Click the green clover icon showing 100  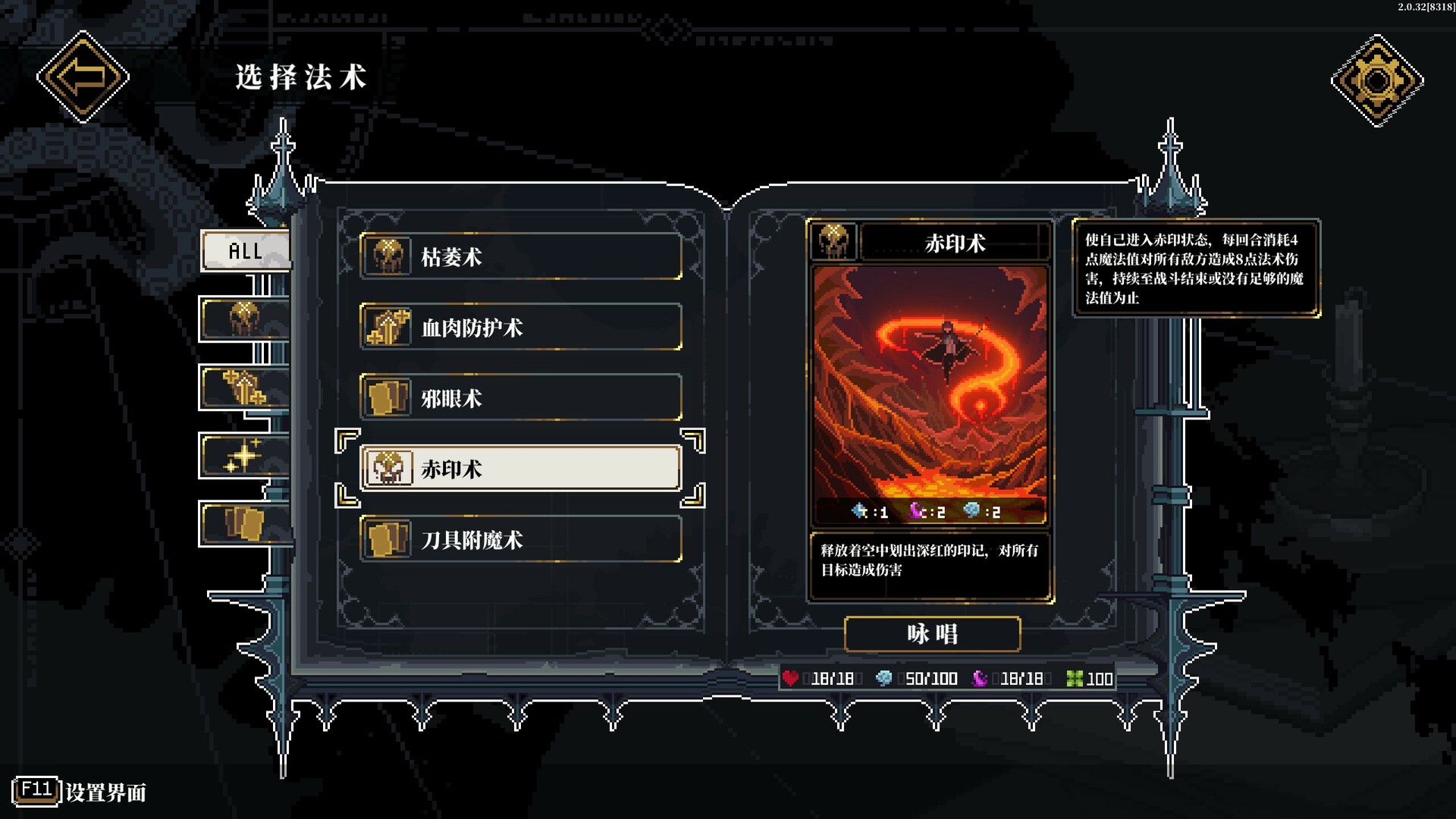coord(1076,679)
